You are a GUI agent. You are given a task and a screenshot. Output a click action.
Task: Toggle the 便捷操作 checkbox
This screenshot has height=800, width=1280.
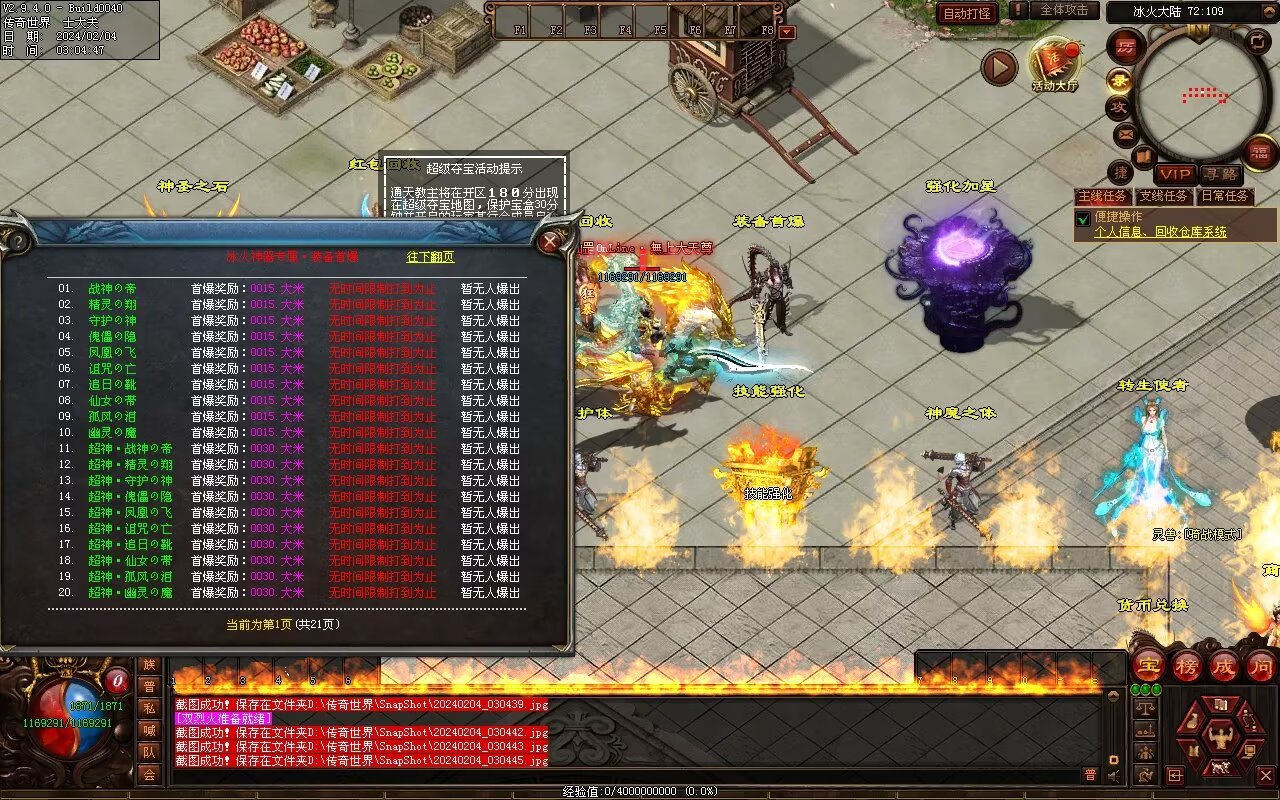[x=1082, y=218]
